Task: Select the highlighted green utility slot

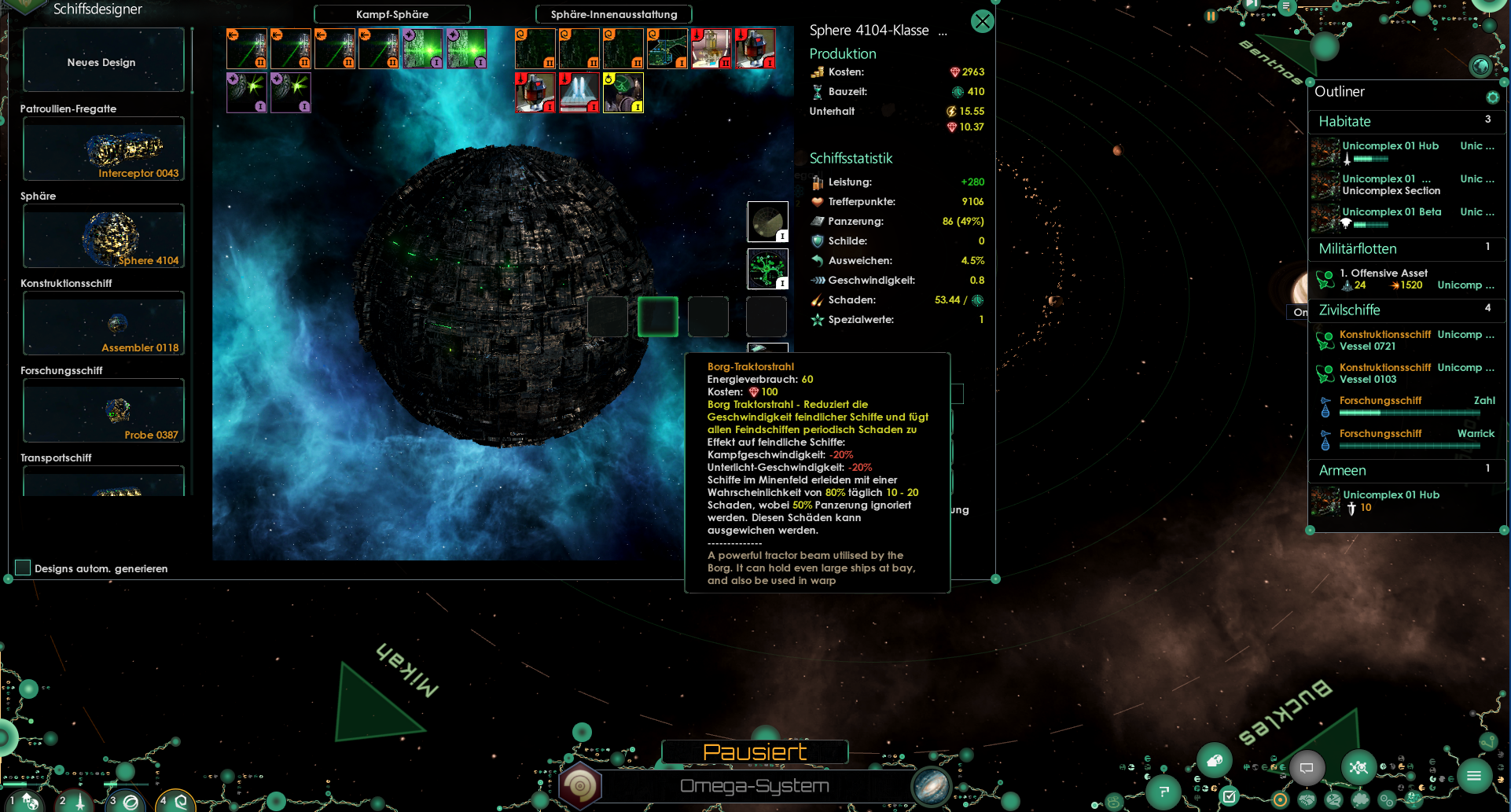Action: (x=657, y=316)
